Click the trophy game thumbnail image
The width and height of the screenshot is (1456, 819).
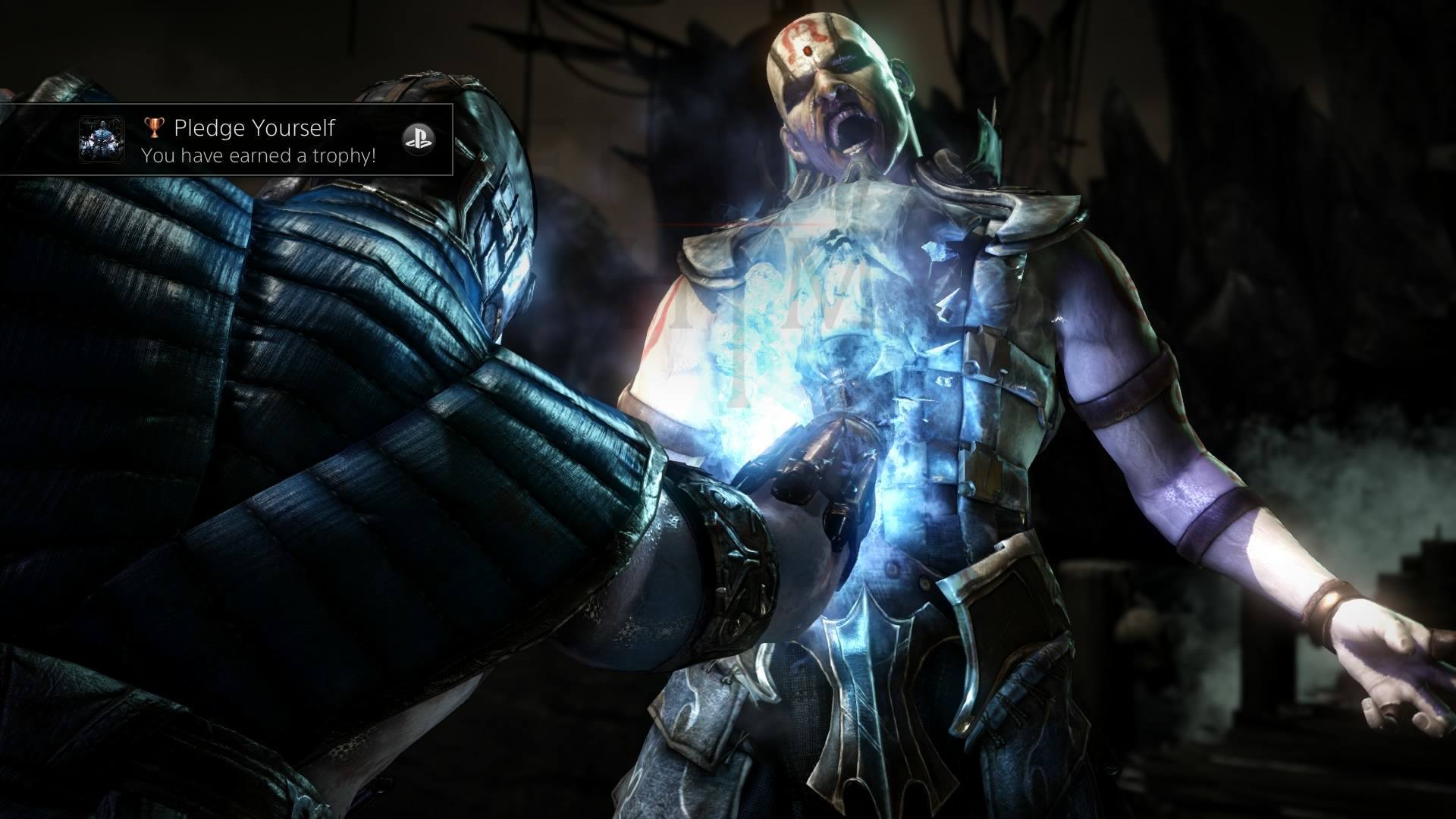pyautogui.click(x=102, y=140)
